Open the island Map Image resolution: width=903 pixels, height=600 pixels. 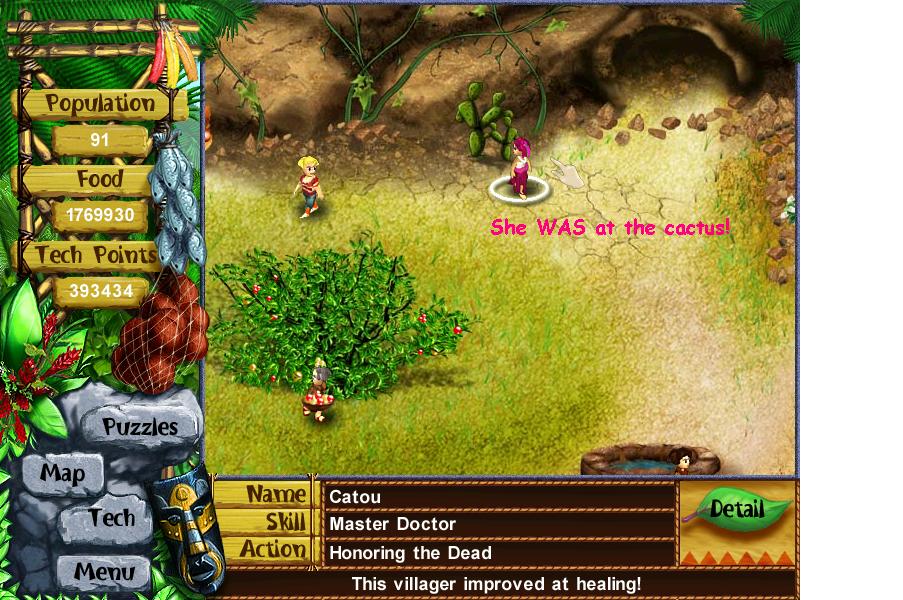(x=62, y=473)
